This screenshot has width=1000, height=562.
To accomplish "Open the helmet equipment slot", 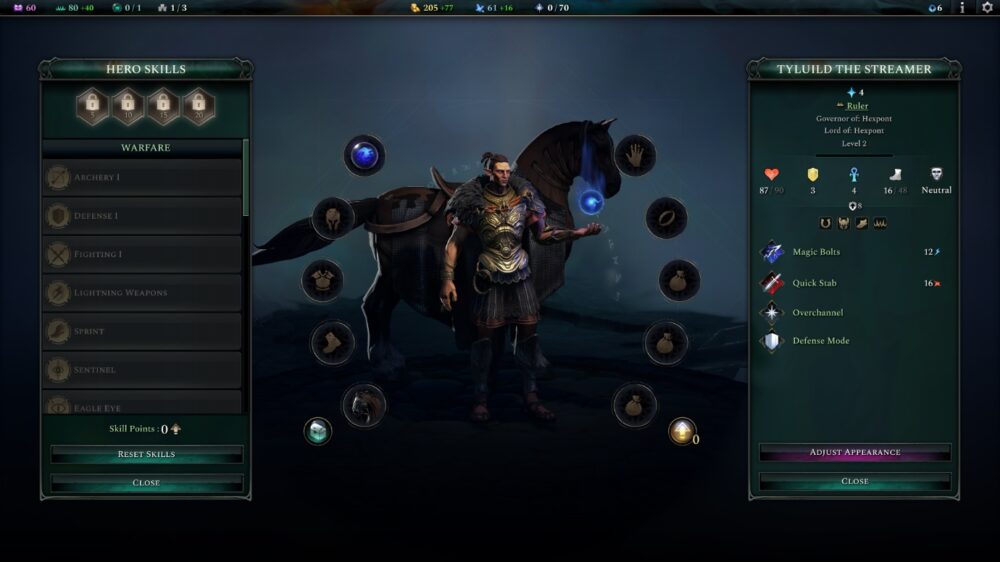I will click(333, 217).
